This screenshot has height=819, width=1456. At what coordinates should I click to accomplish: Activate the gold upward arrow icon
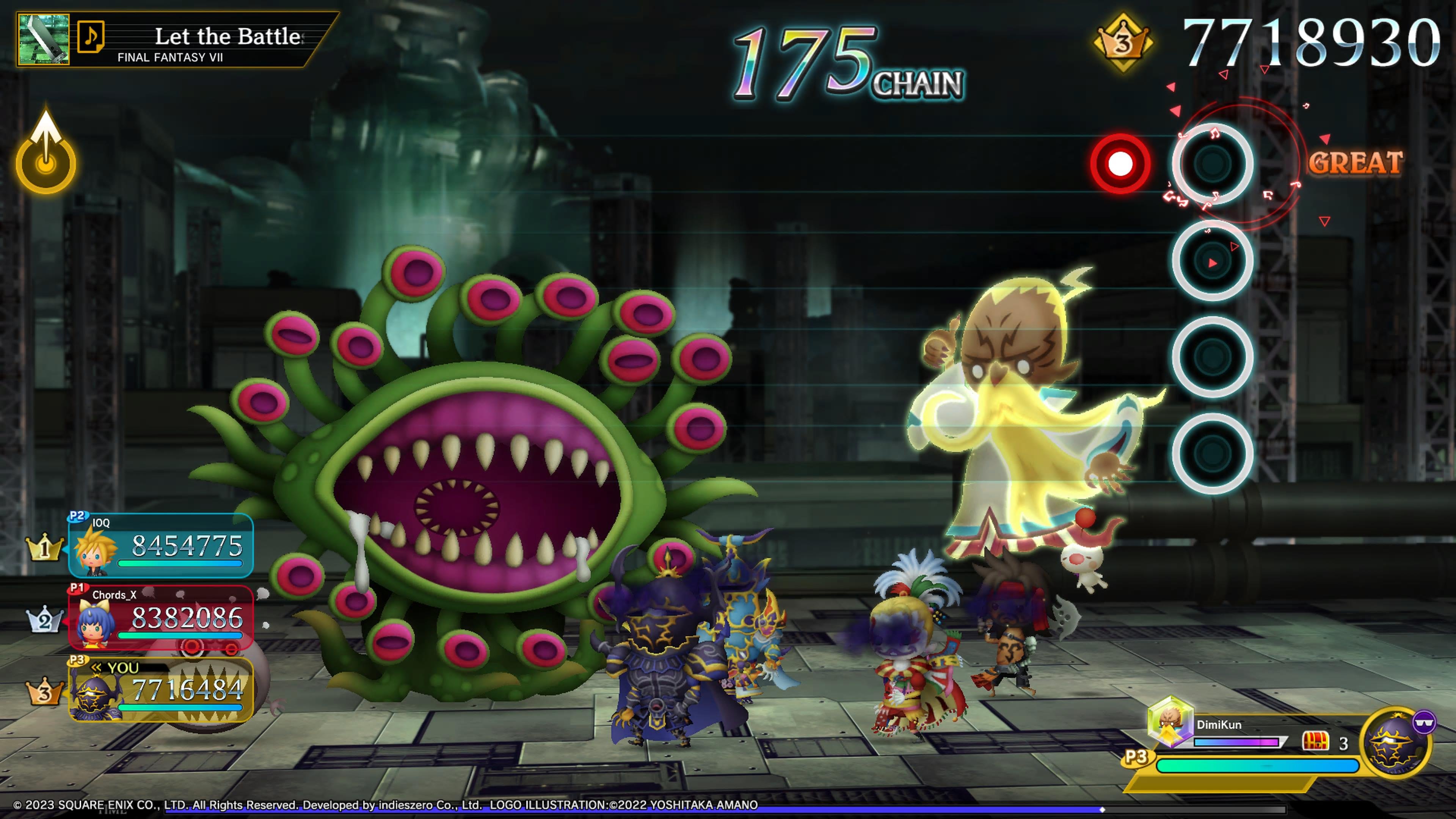tap(45, 152)
